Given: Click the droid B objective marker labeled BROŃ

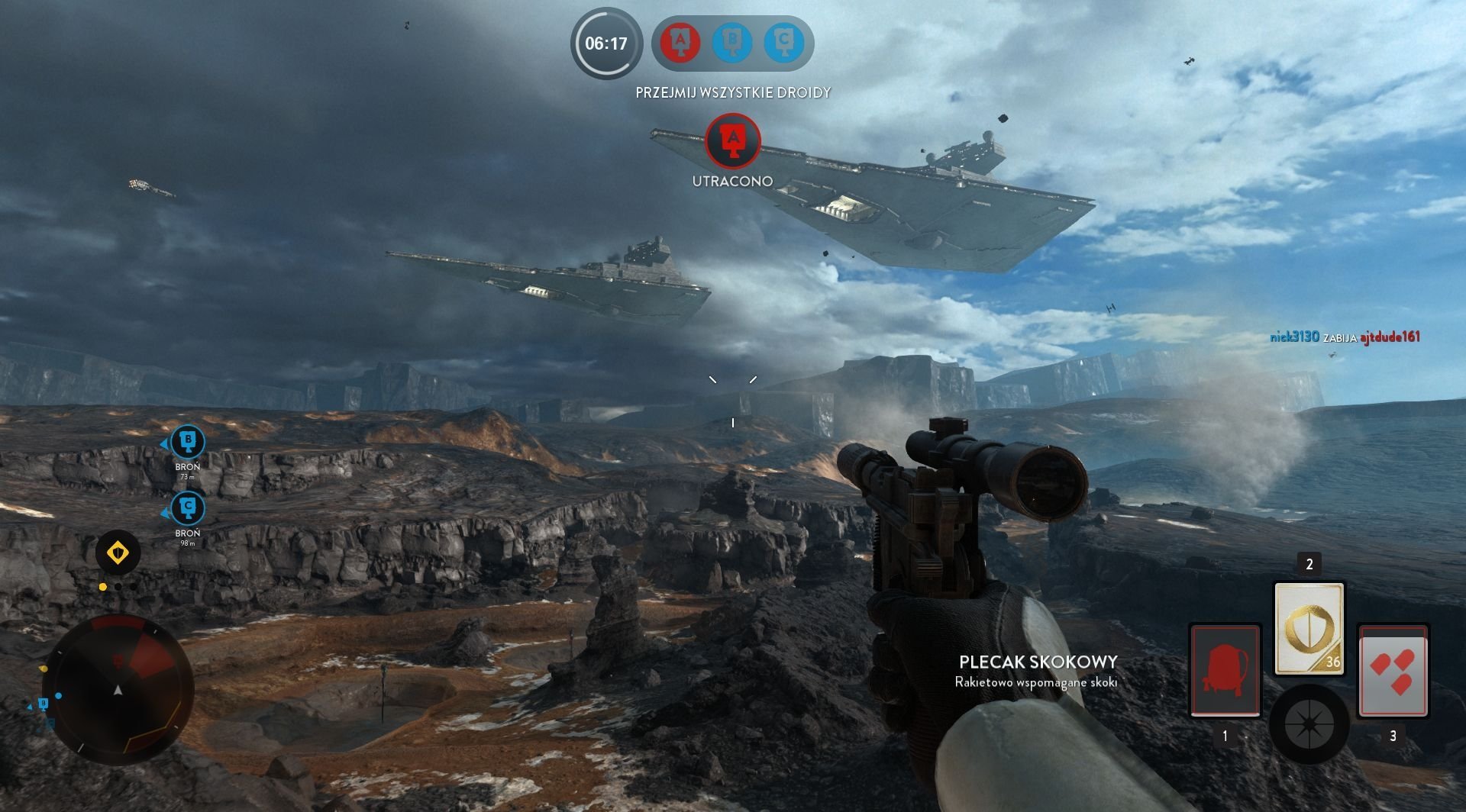Looking at the screenshot, I should tap(188, 442).
